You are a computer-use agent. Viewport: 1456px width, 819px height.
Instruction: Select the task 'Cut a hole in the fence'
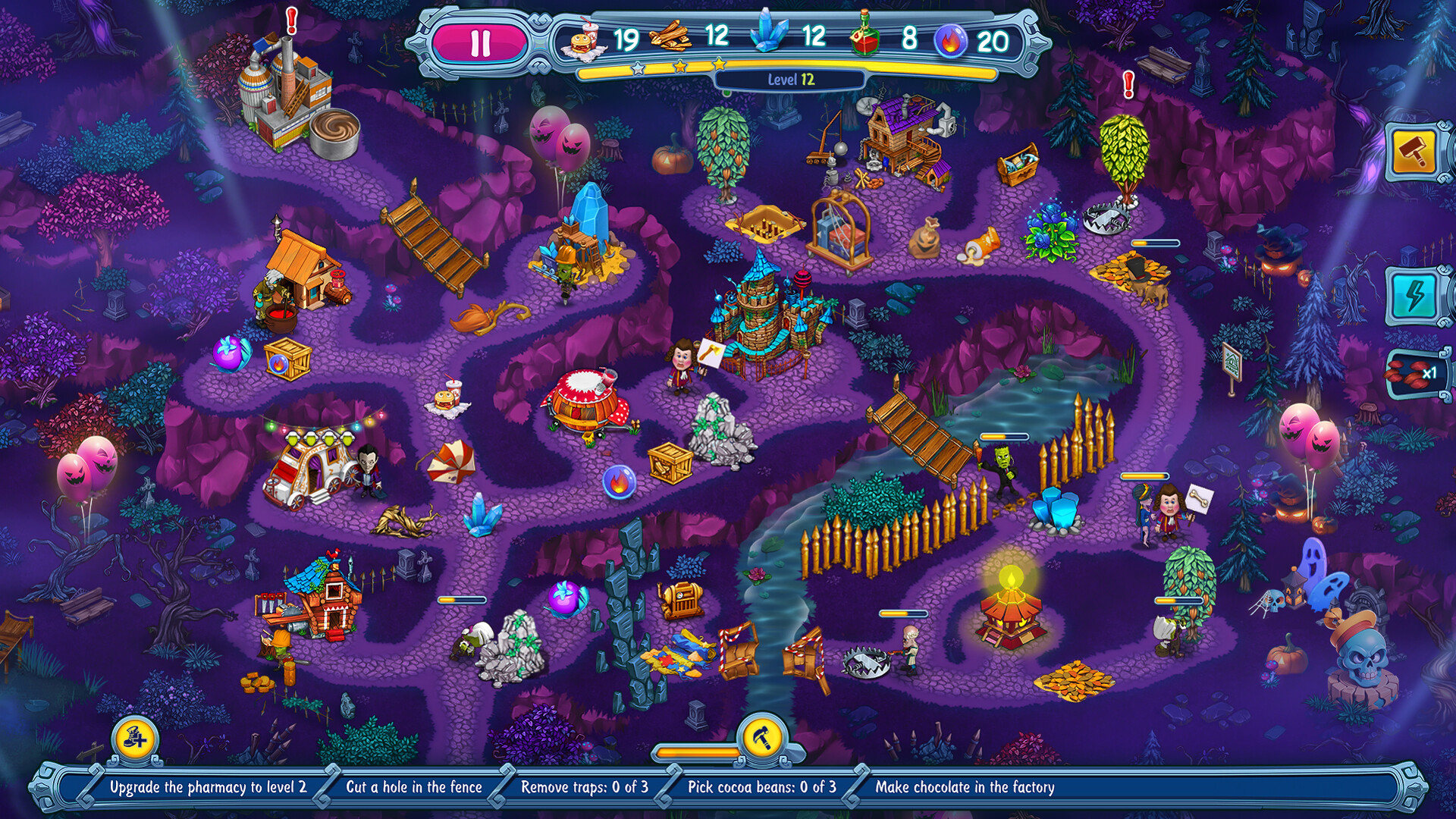pyautogui.click(x=416, y=788)
